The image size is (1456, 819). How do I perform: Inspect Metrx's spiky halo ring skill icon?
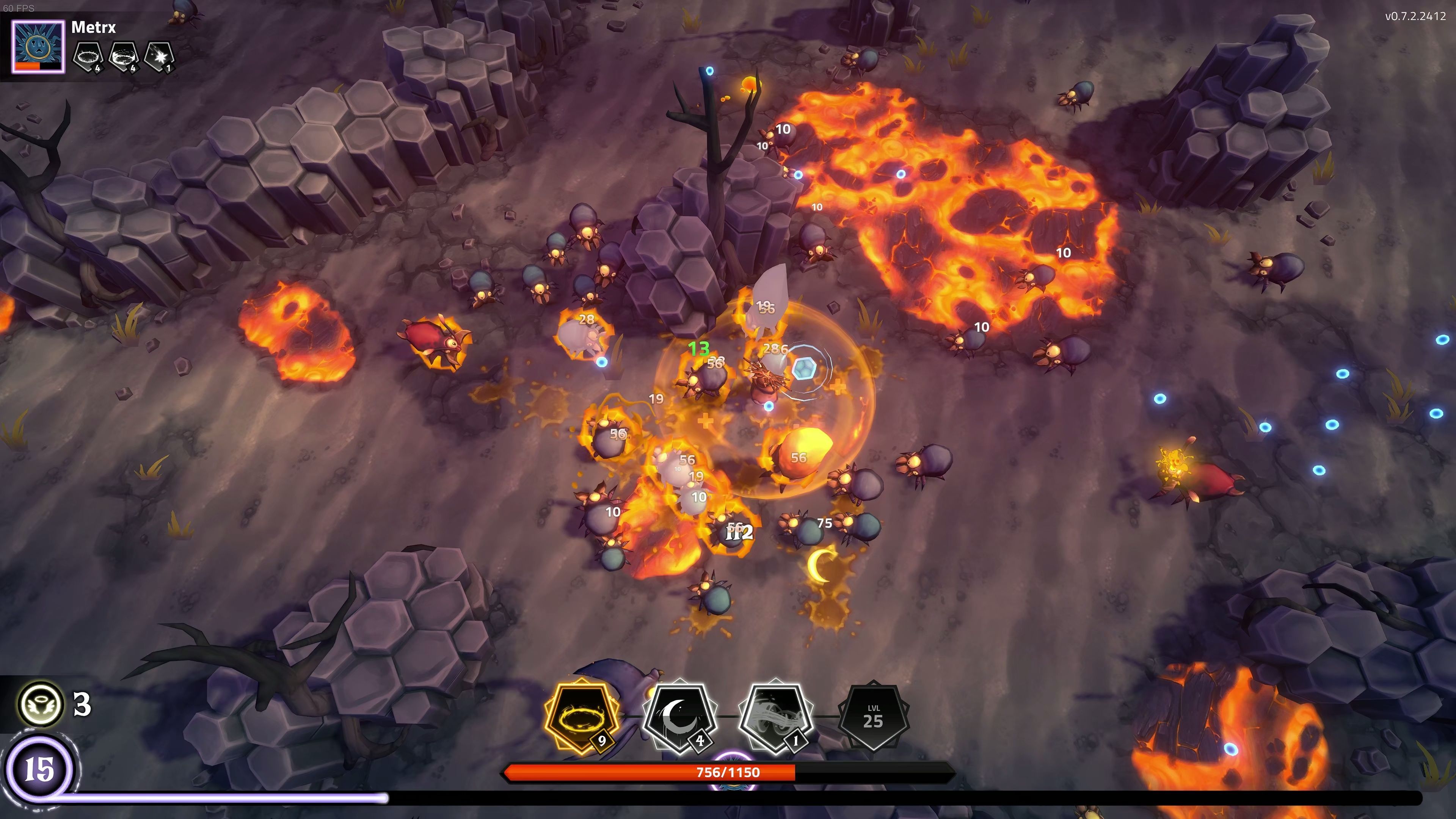click(89, 56)
